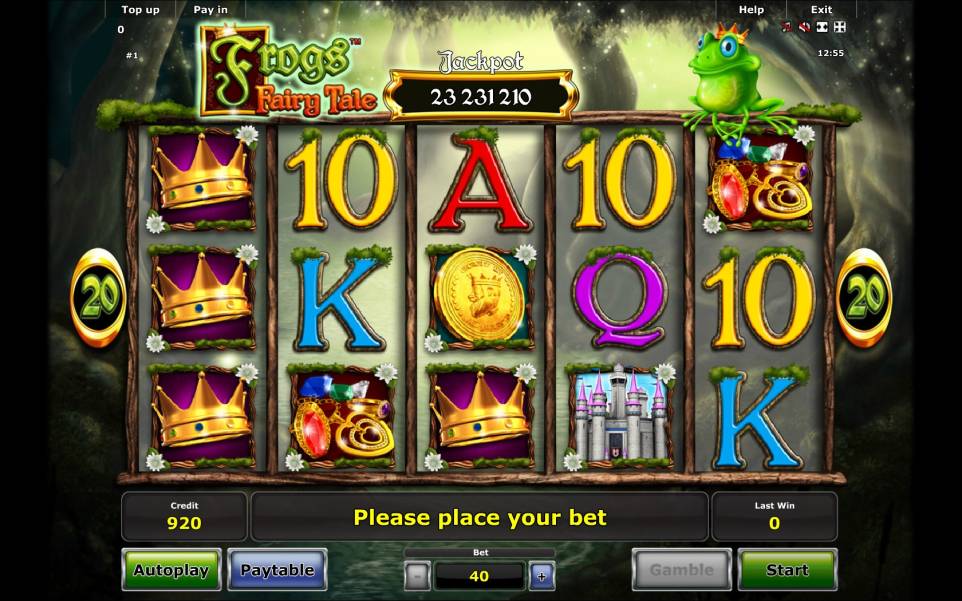Open the Paytable
This screenshot has width=962, height=601.
[277, 570]
